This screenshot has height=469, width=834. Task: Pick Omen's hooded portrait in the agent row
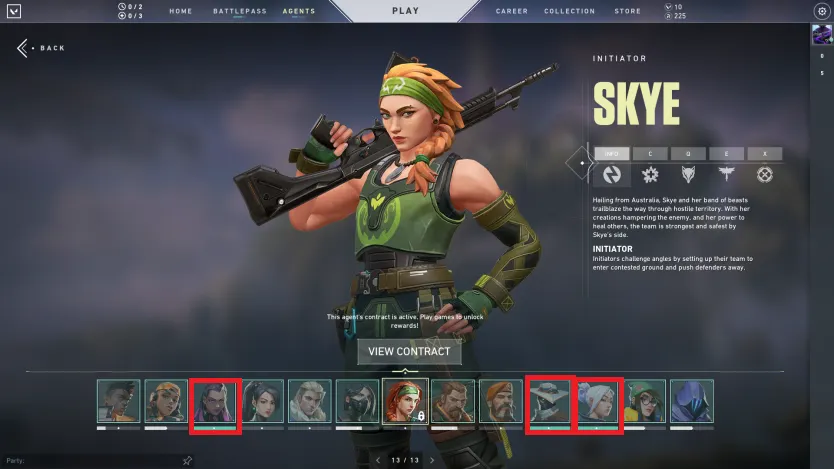point(692,402)
